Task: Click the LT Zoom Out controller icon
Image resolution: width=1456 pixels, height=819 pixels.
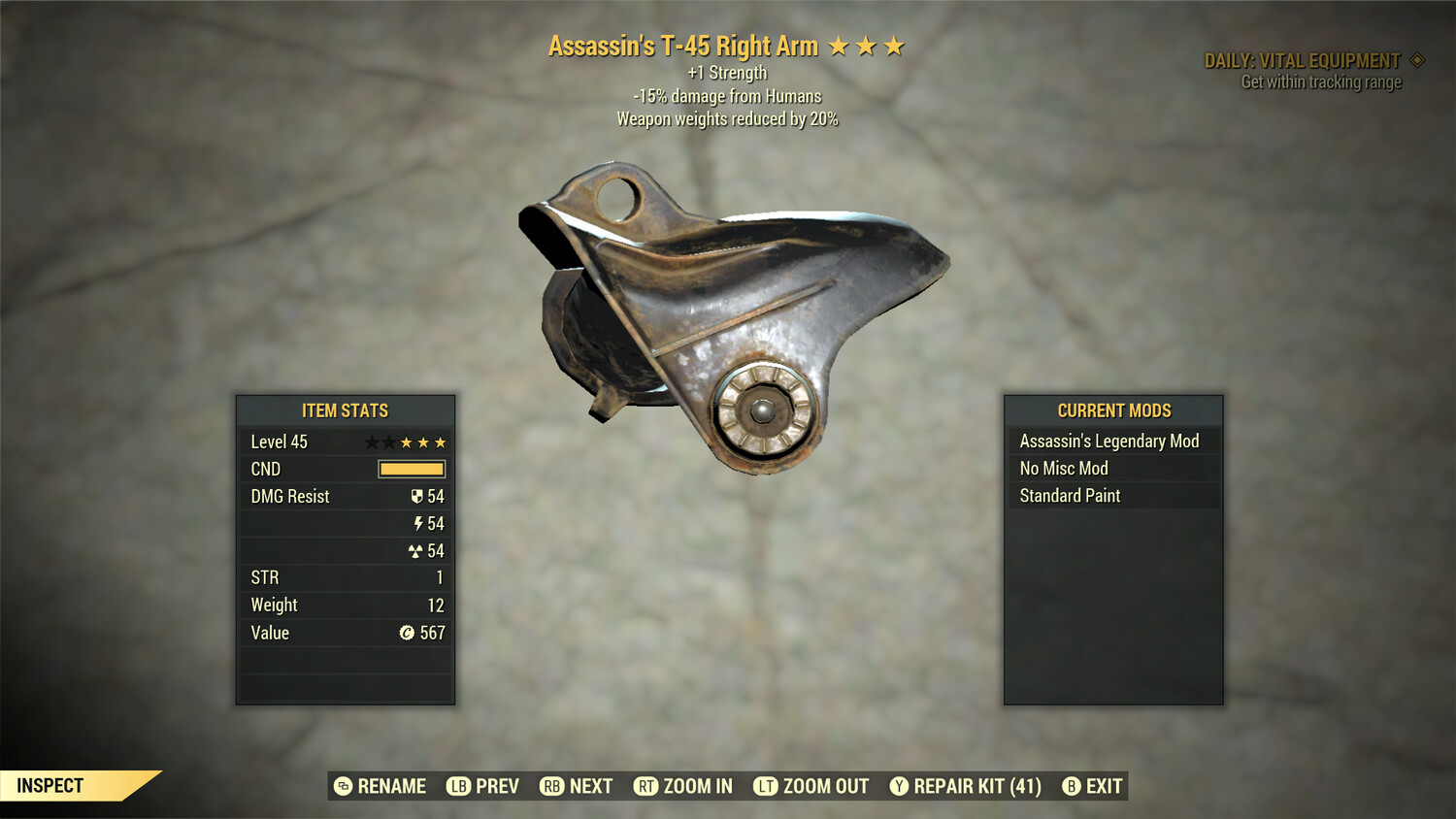Action: tap(765, 786)
